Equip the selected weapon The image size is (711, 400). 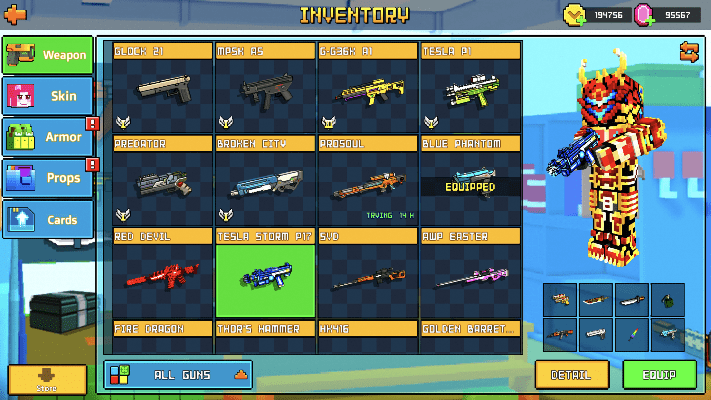[x=659, y=375]
